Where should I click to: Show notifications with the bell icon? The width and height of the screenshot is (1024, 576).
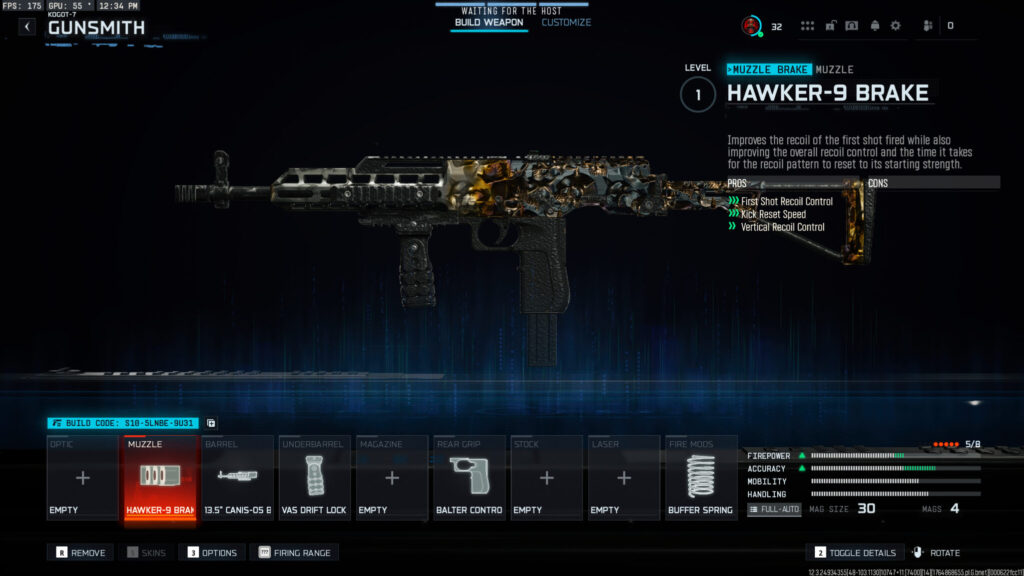(873, 26)
